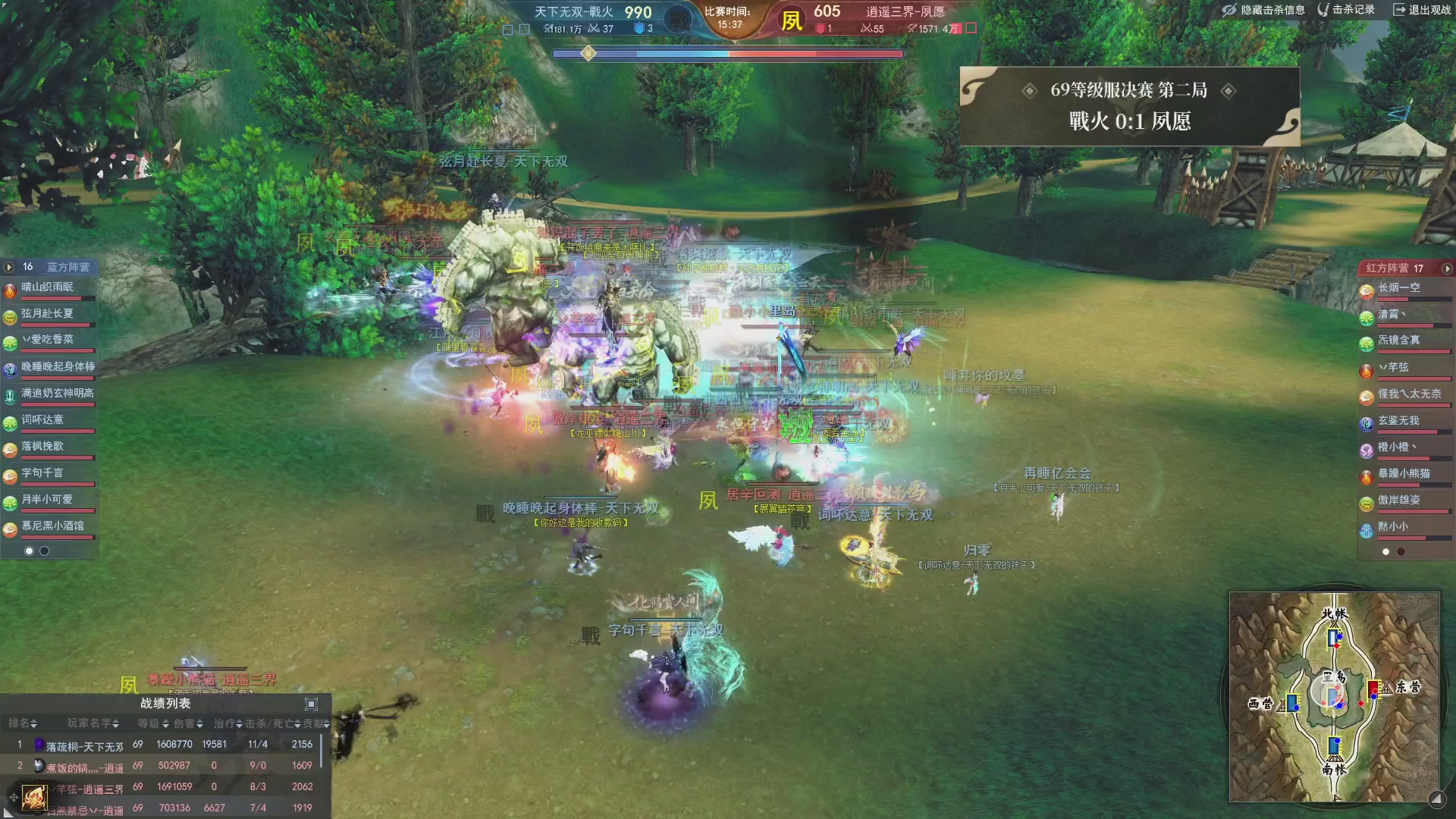This screenshot has width=1456, height=819.
Task: Collapse the 蓝方阵营 blue team panel
Action: [x=9, y=267]
